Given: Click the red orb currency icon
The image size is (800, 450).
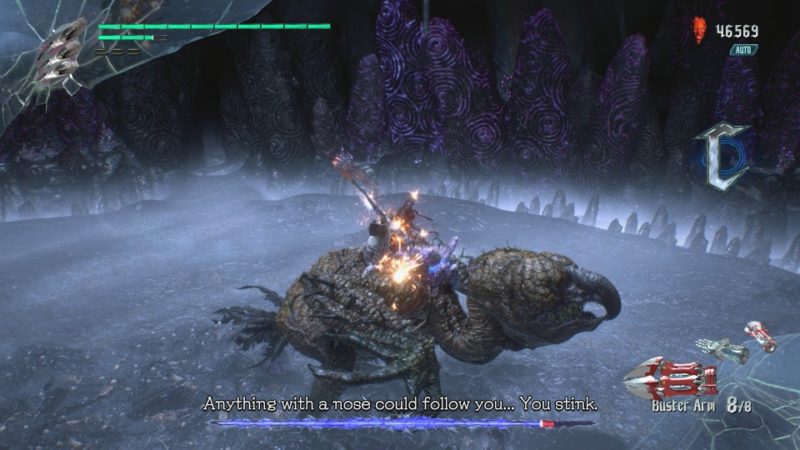Looking at the screenshot, I should point(699,32).
